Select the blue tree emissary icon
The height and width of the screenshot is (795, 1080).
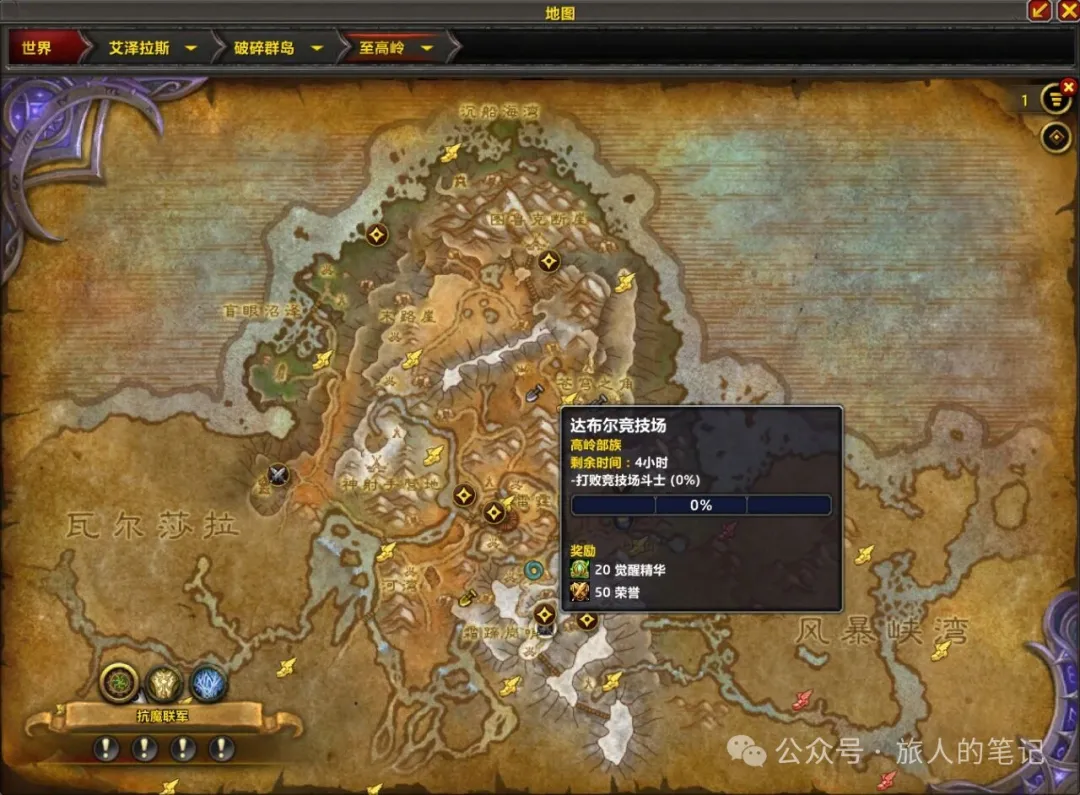click(x=209, y=684)
